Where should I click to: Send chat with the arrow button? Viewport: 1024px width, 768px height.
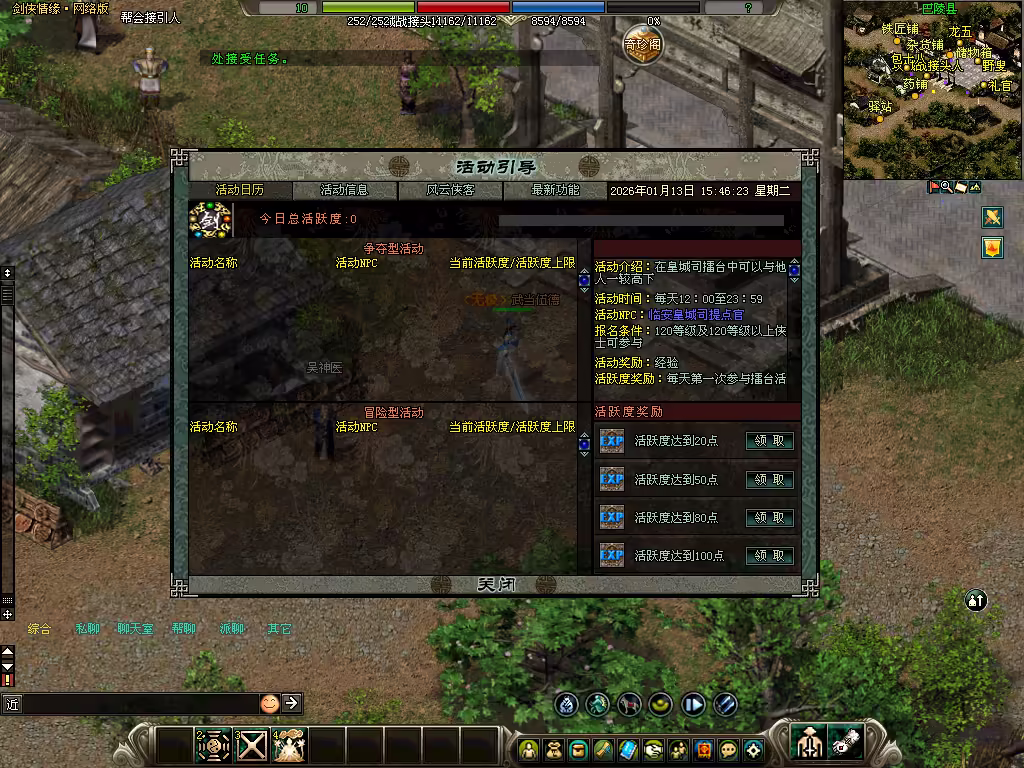(x=291, y=703)
